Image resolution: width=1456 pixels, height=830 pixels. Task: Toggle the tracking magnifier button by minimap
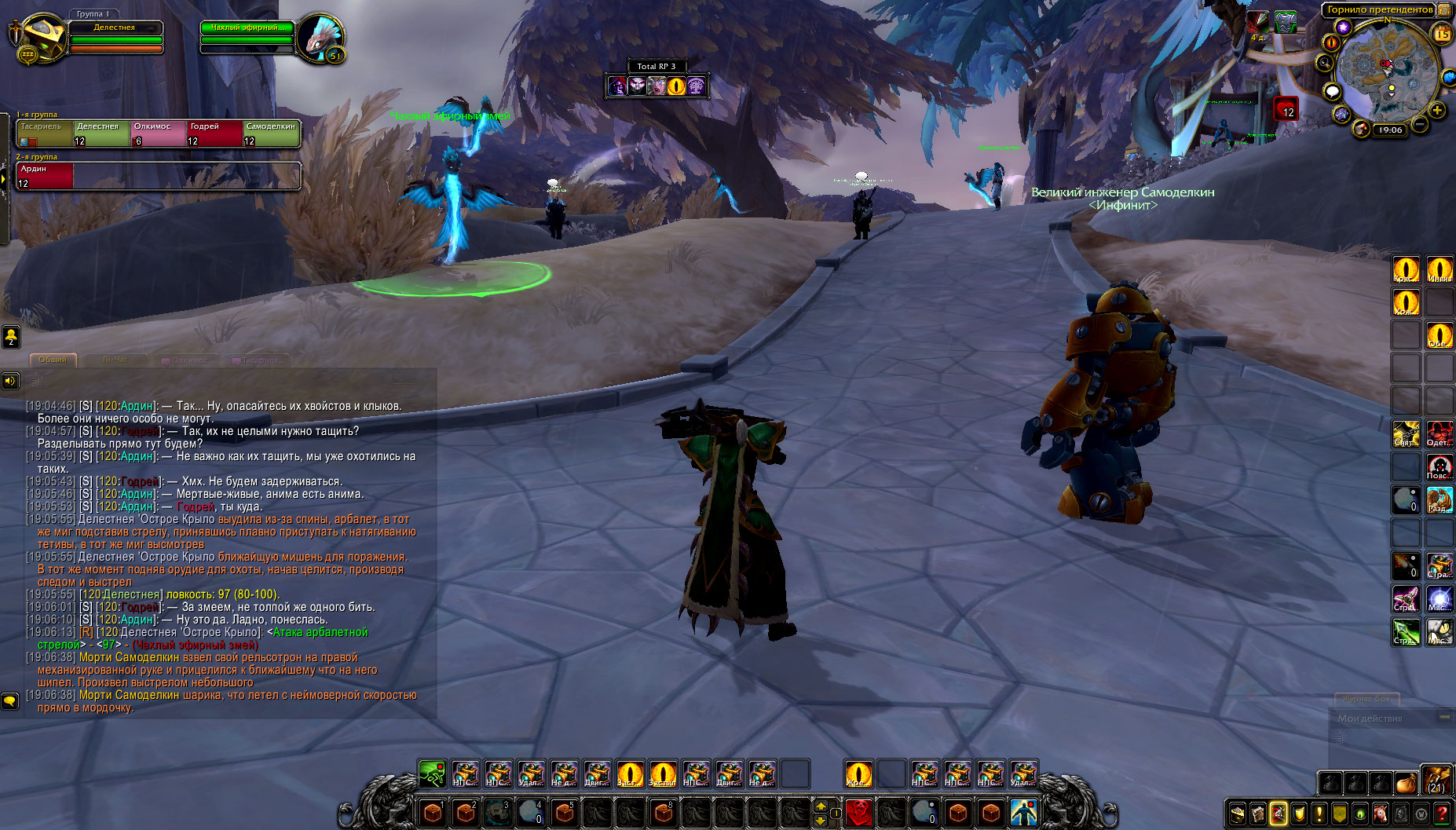tap(1326, 63)
